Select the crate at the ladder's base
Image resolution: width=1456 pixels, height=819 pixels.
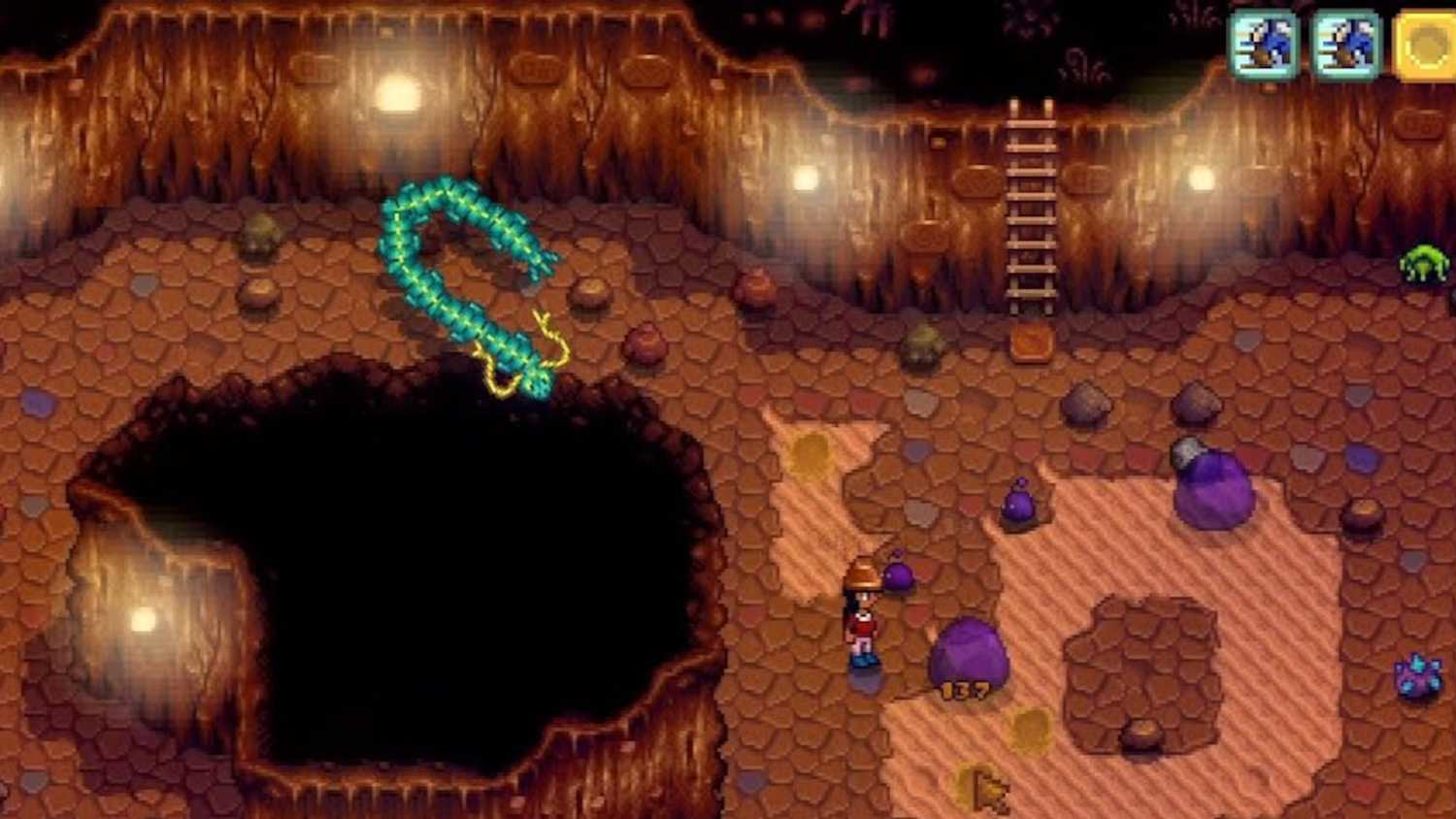click(1031, 342)
